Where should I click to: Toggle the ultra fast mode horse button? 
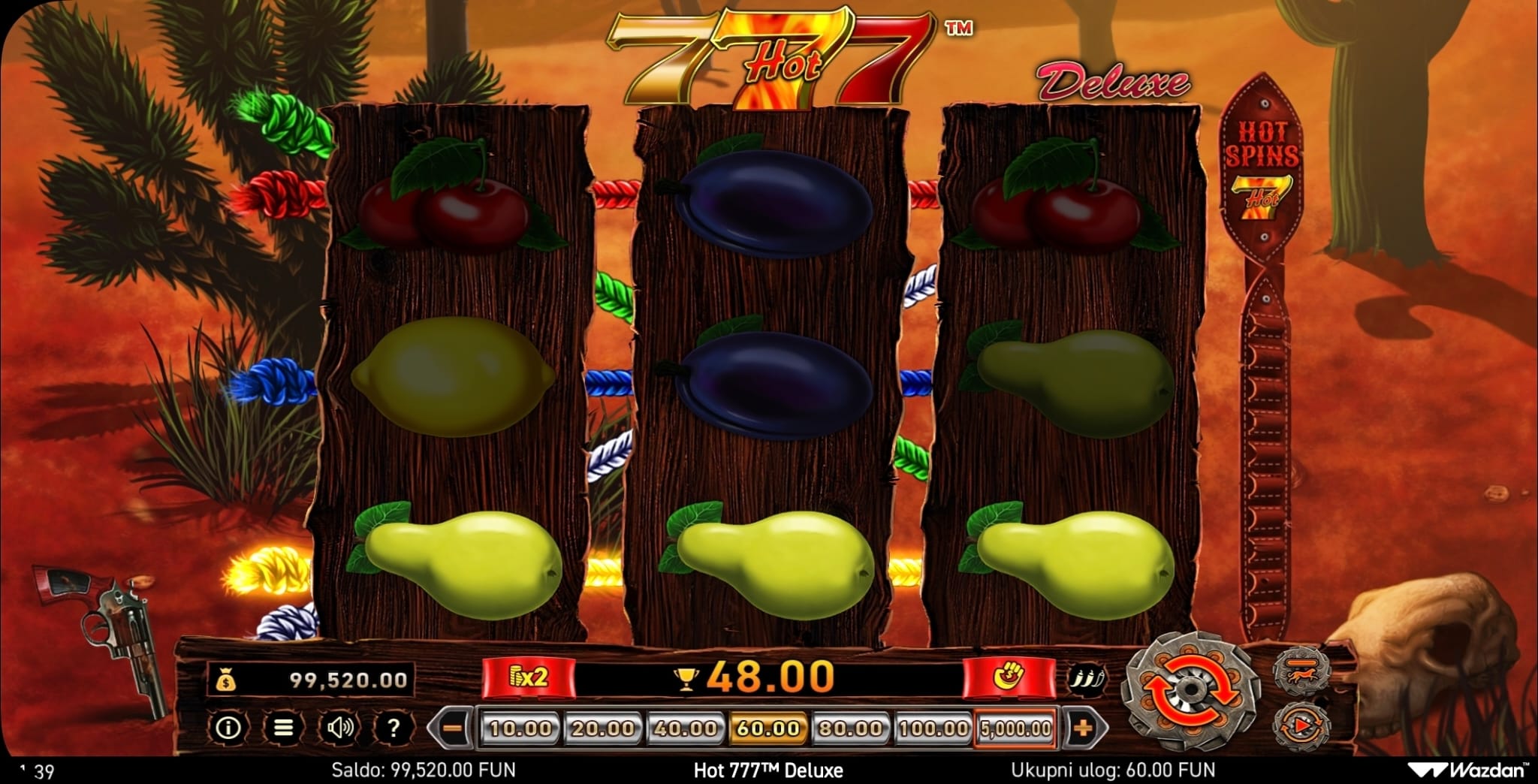[1301, 671]
